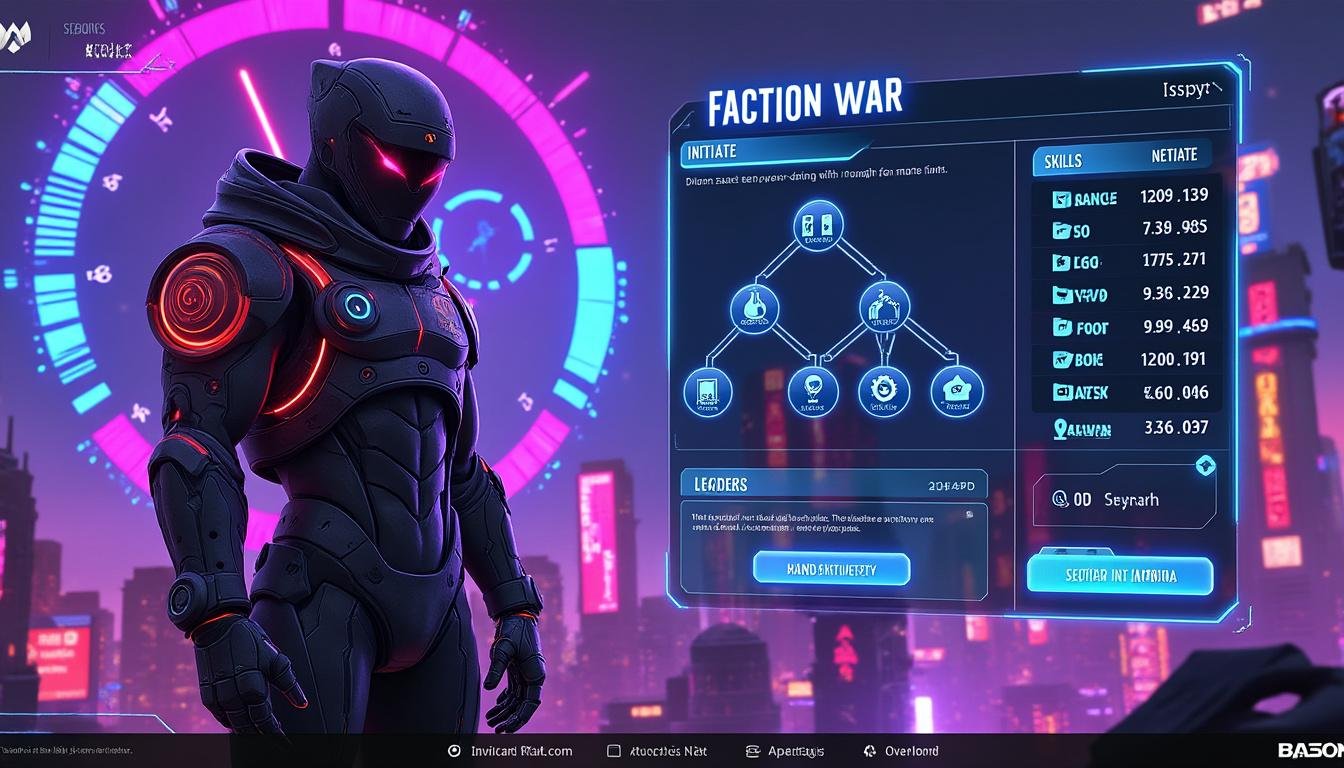Viewport: 1344px width, 768px height.
Task: Select the top node of the skill tree
Action: click(x=817, y=226)
